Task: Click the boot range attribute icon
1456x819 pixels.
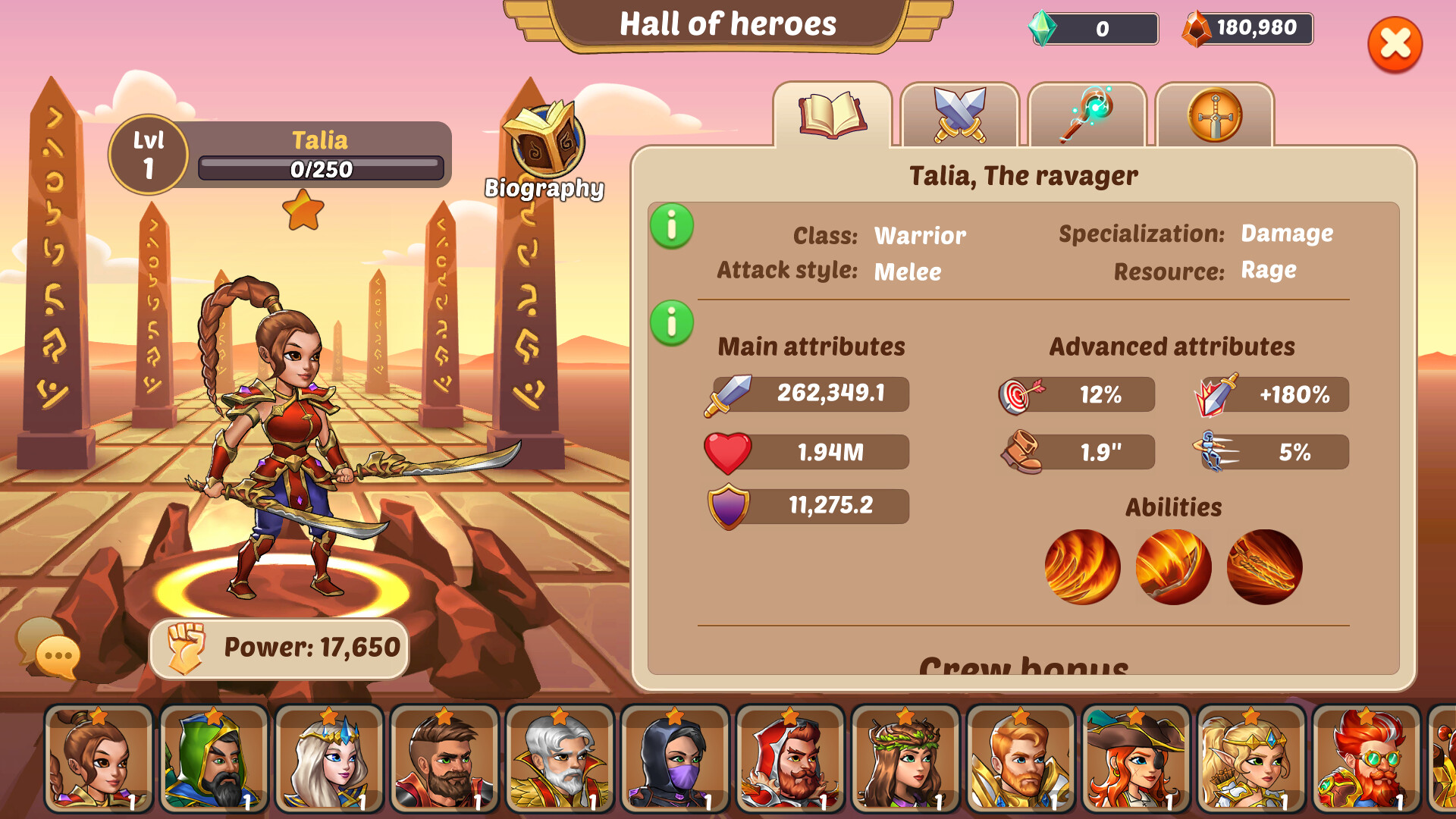Action: (x=1022, y=451)
